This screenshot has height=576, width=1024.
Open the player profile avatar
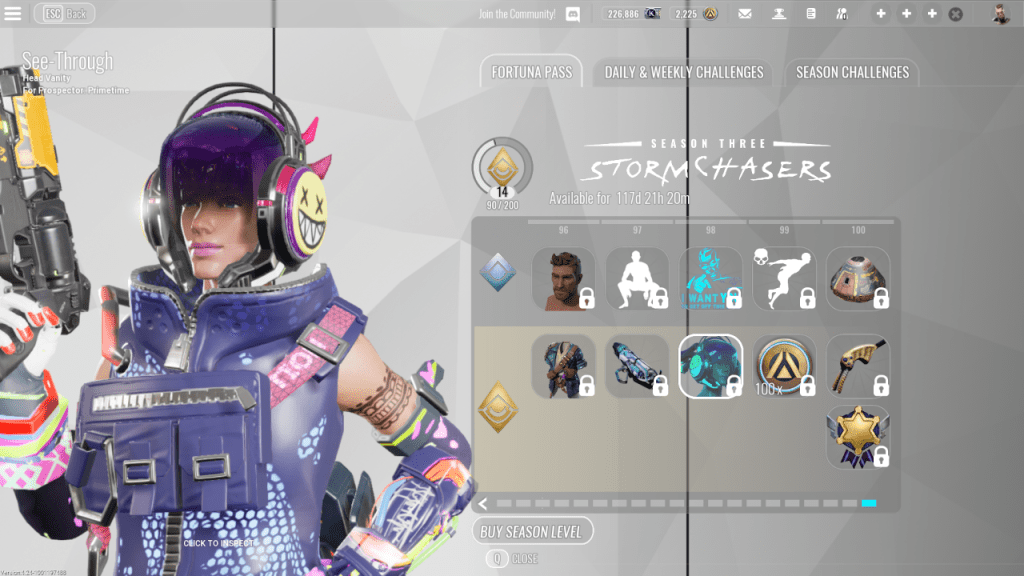(x=1000, y=14)
